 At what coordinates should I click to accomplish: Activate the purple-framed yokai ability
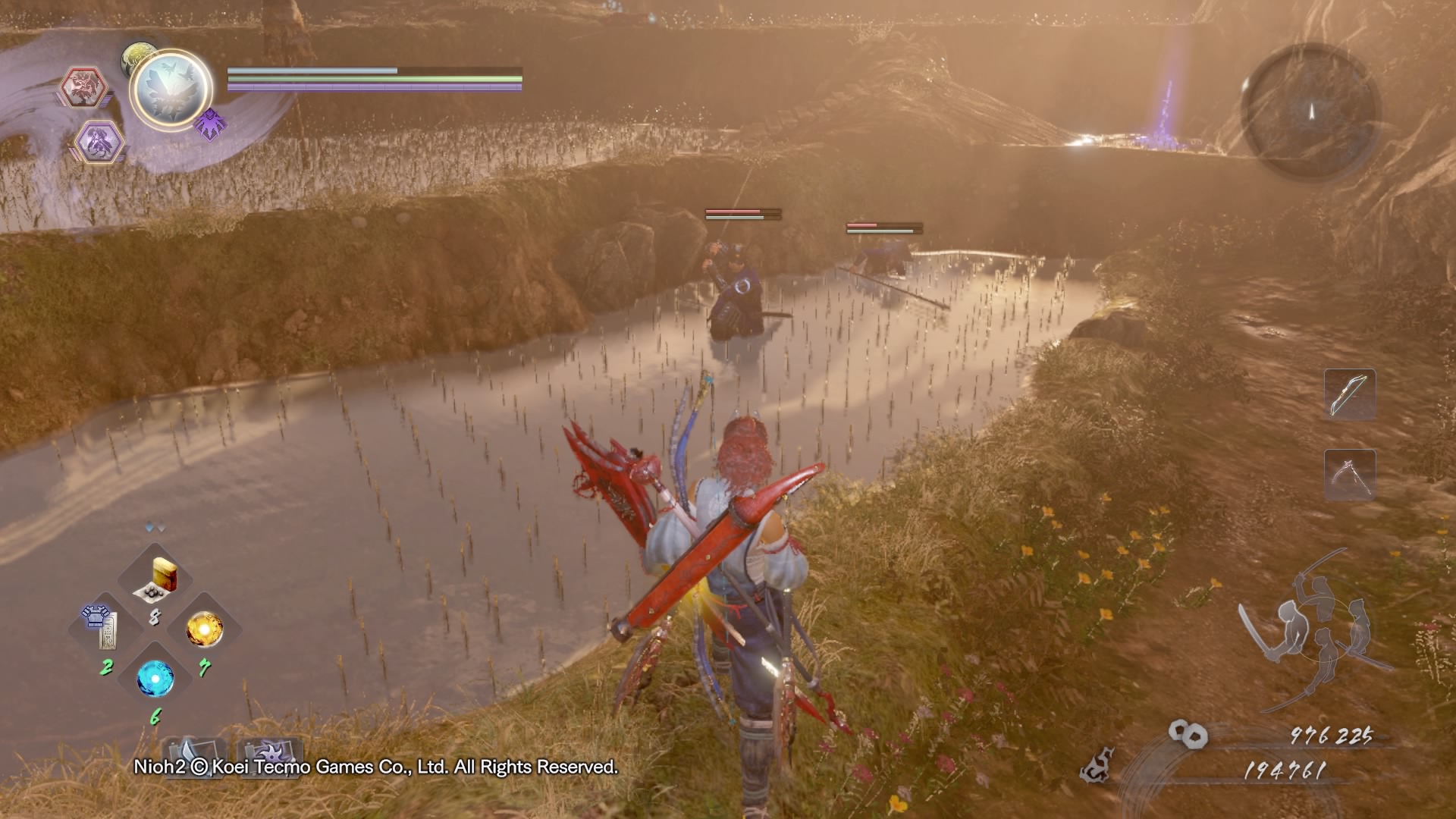click(100, 140)
